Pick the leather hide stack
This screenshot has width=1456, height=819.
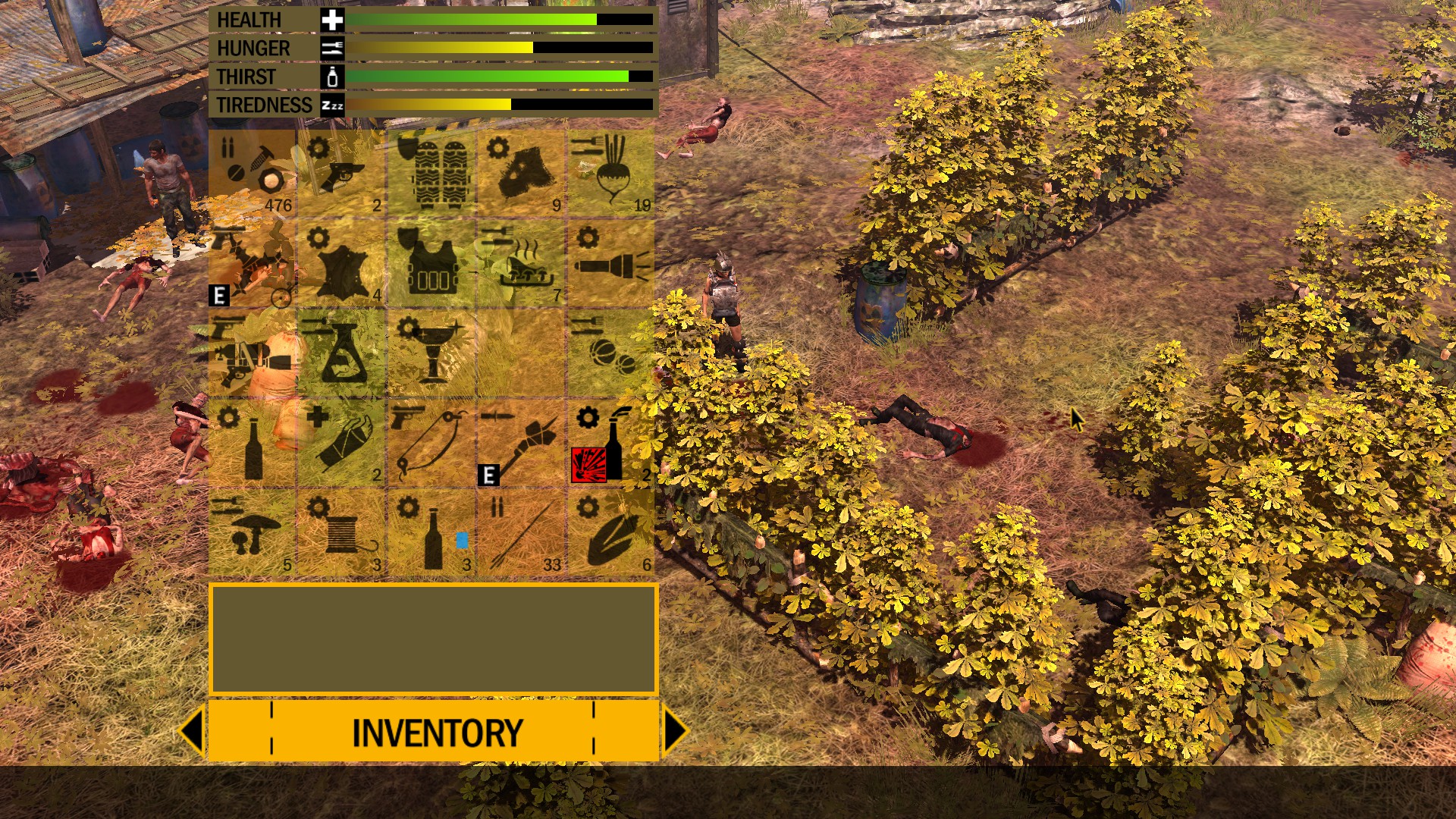[342, 264]
